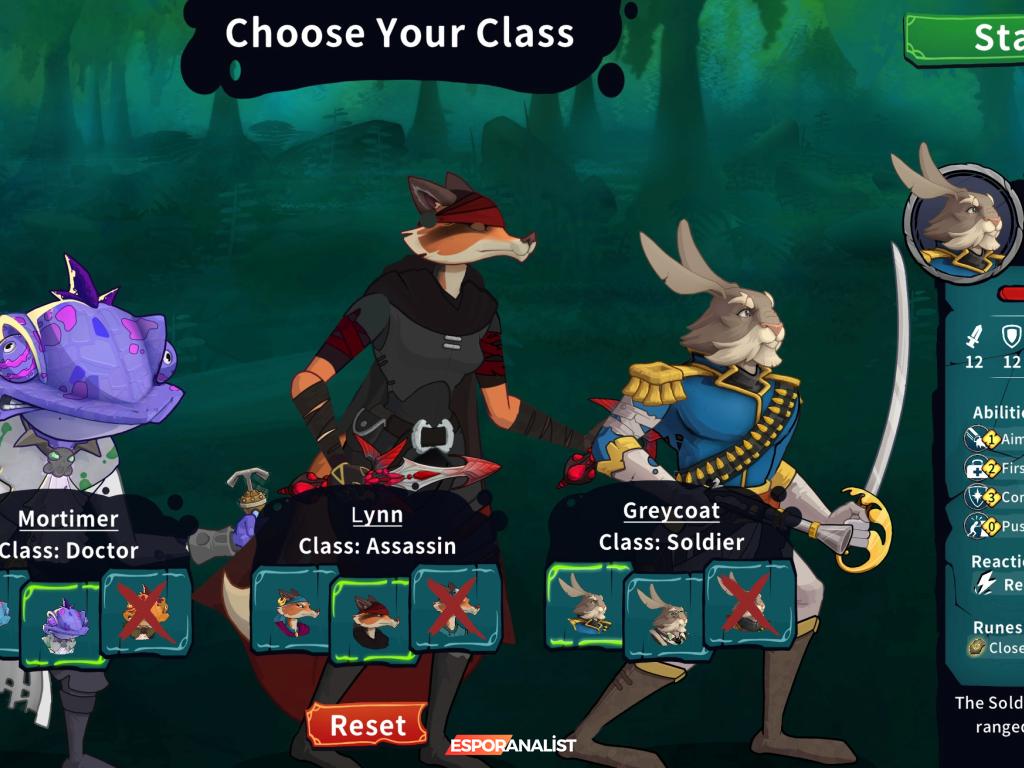The image size is (1024, 768).
Task: Choose Lynn's crossed-out third class portrait
Action: point(455,607)
